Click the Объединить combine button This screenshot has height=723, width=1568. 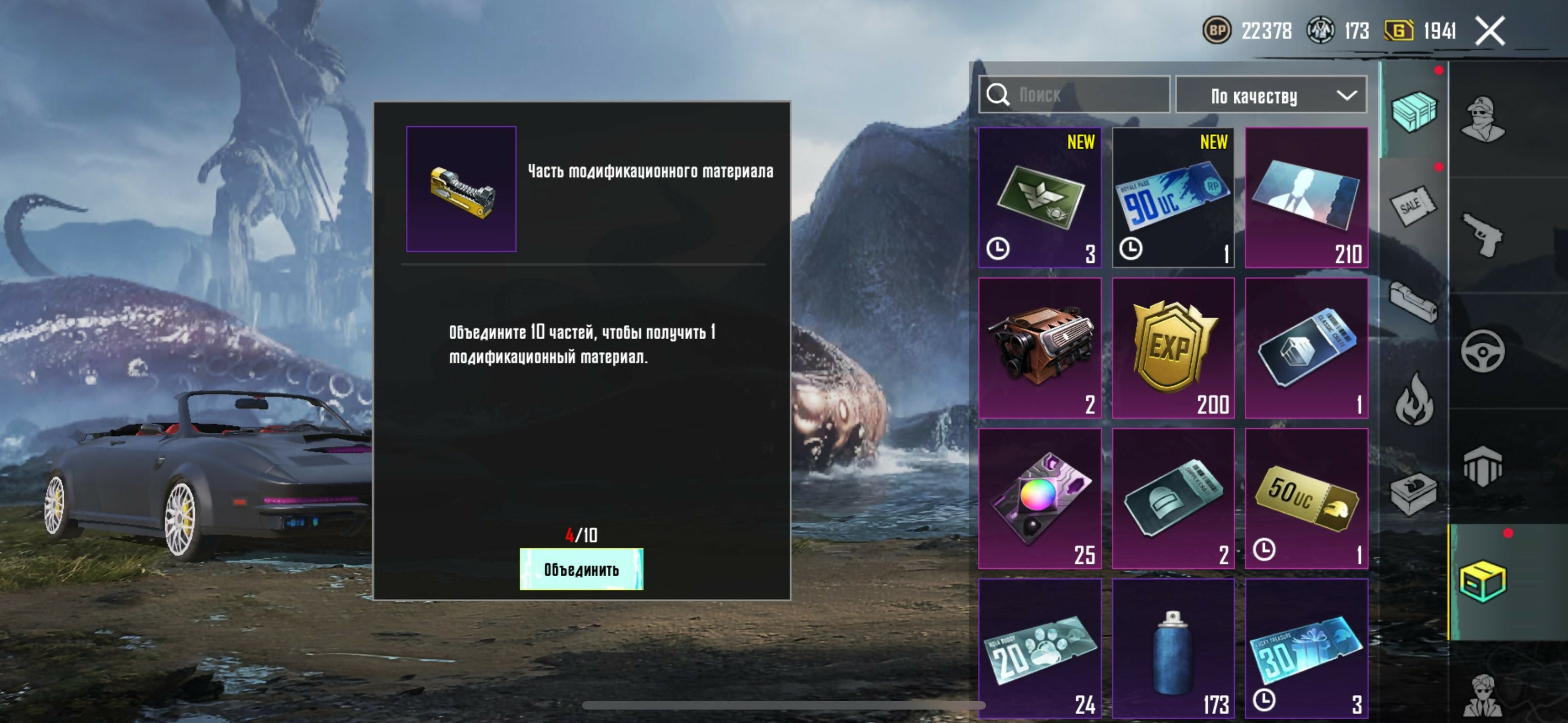[580, 569]
